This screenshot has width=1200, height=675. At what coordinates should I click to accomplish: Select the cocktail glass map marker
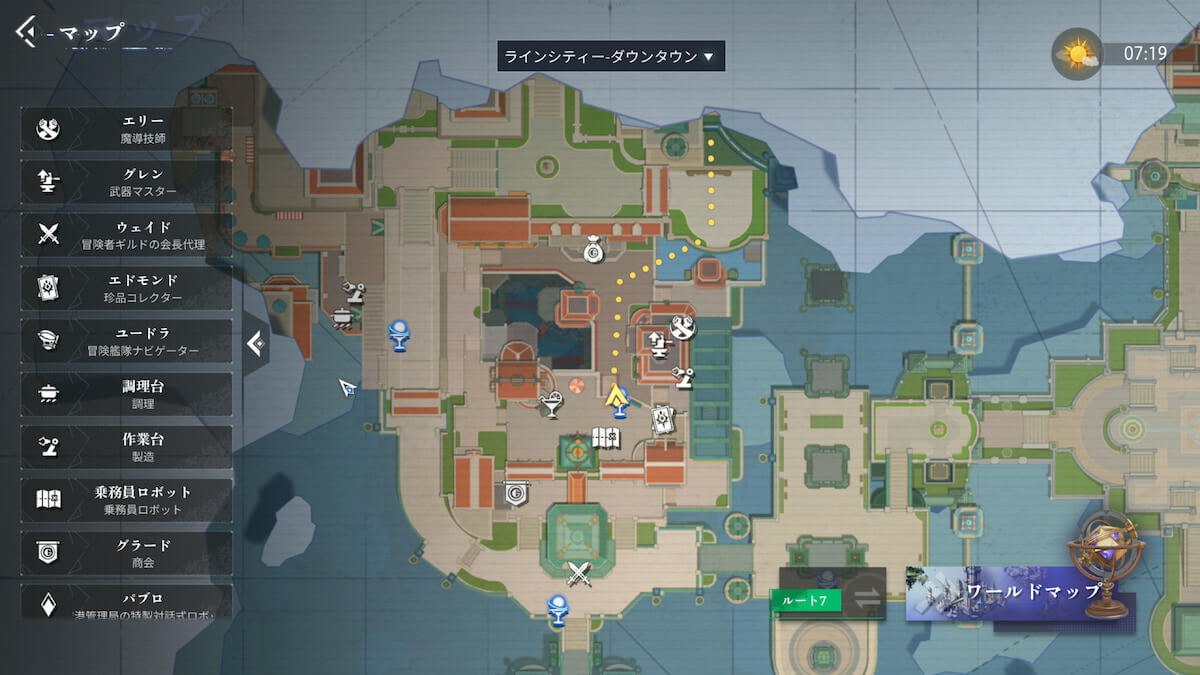pyautogui.click(x=550, y=405)
